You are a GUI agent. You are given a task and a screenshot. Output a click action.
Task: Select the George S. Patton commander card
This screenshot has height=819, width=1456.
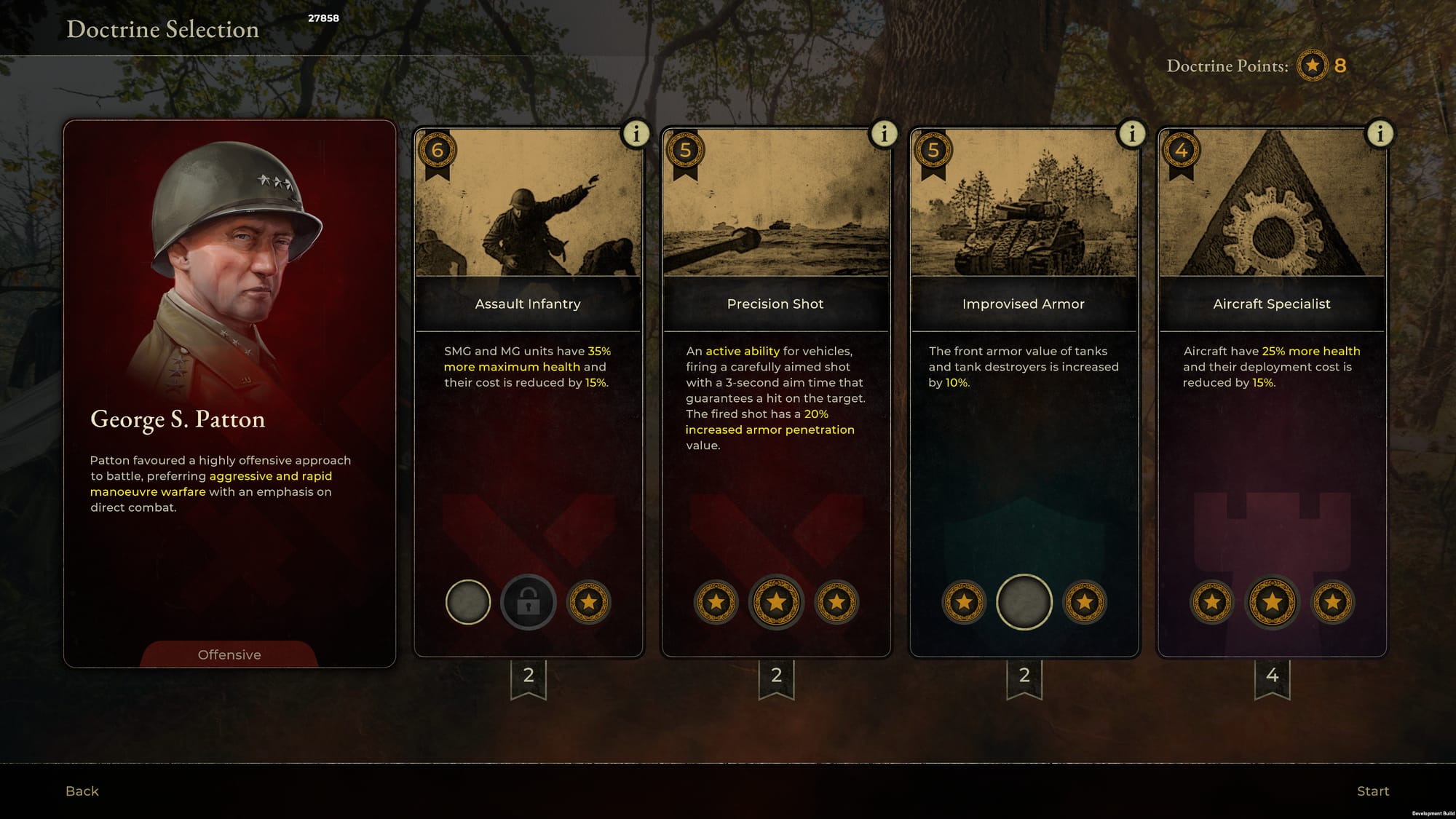(x=229, y=393)
